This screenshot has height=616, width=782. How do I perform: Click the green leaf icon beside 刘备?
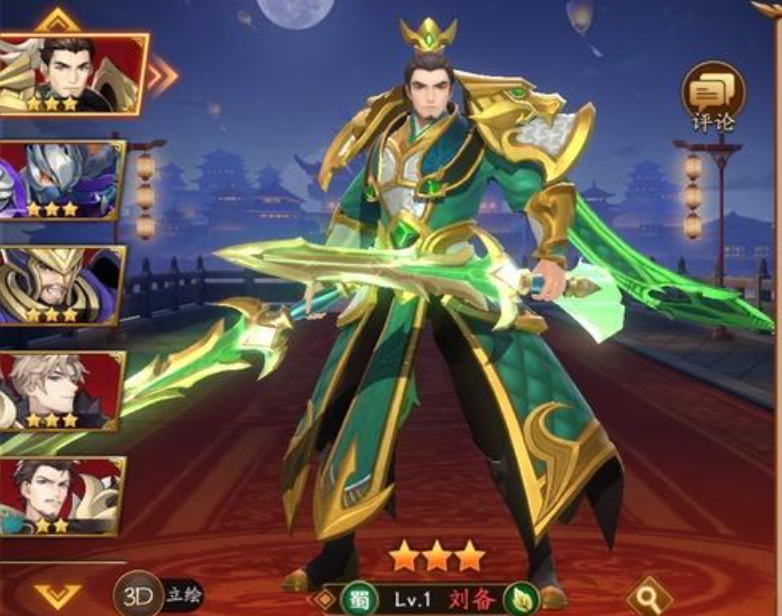coord(520,599)
